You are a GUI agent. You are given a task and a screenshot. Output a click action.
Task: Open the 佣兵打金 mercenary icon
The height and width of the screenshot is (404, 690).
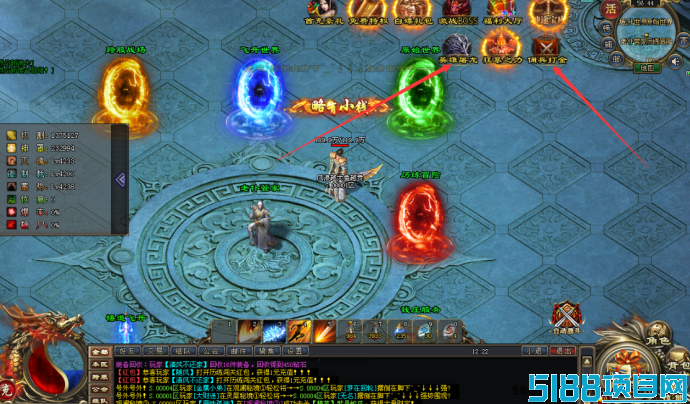click(546, 47)
